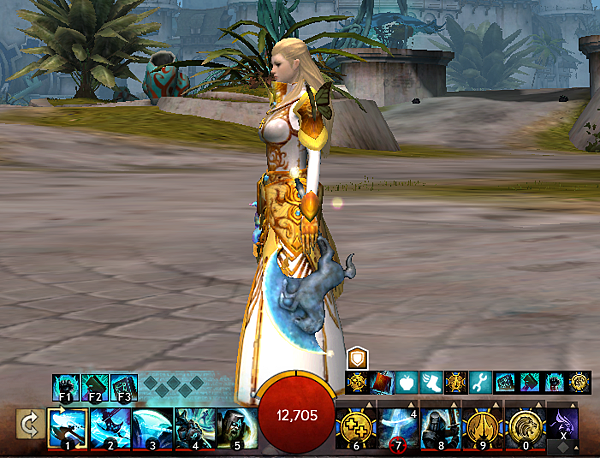Use the golden trident signet in slot 9
This screenshot has width=600, height=458.
pos(482,426)
